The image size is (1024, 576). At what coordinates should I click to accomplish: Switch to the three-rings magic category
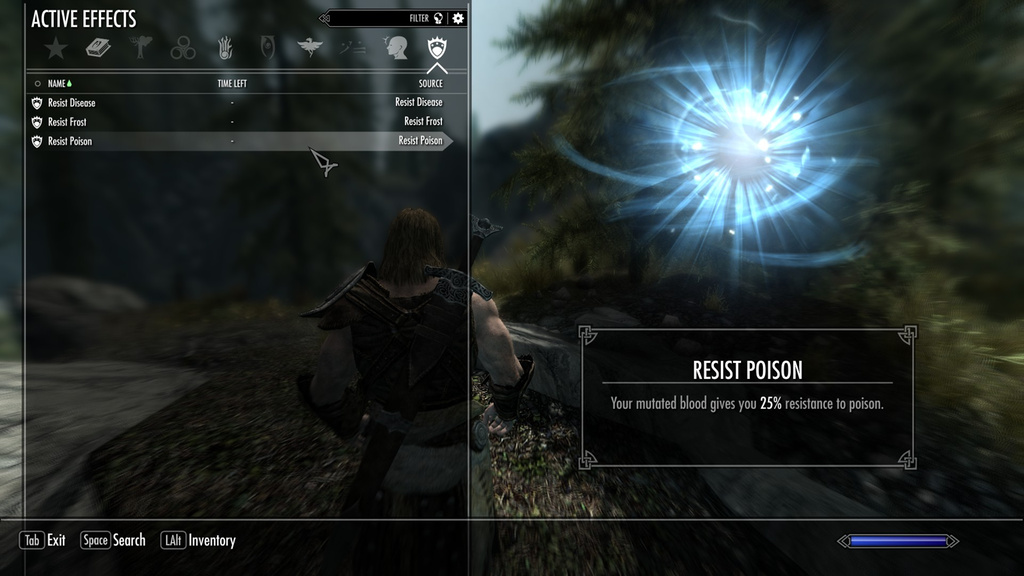coord(183,47)
